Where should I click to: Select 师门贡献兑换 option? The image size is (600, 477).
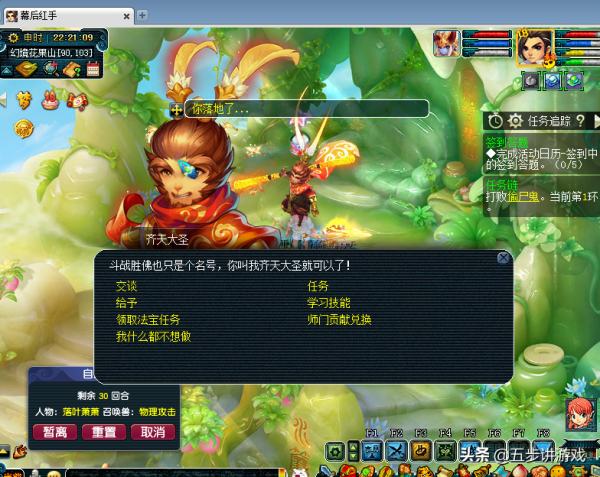340,320
